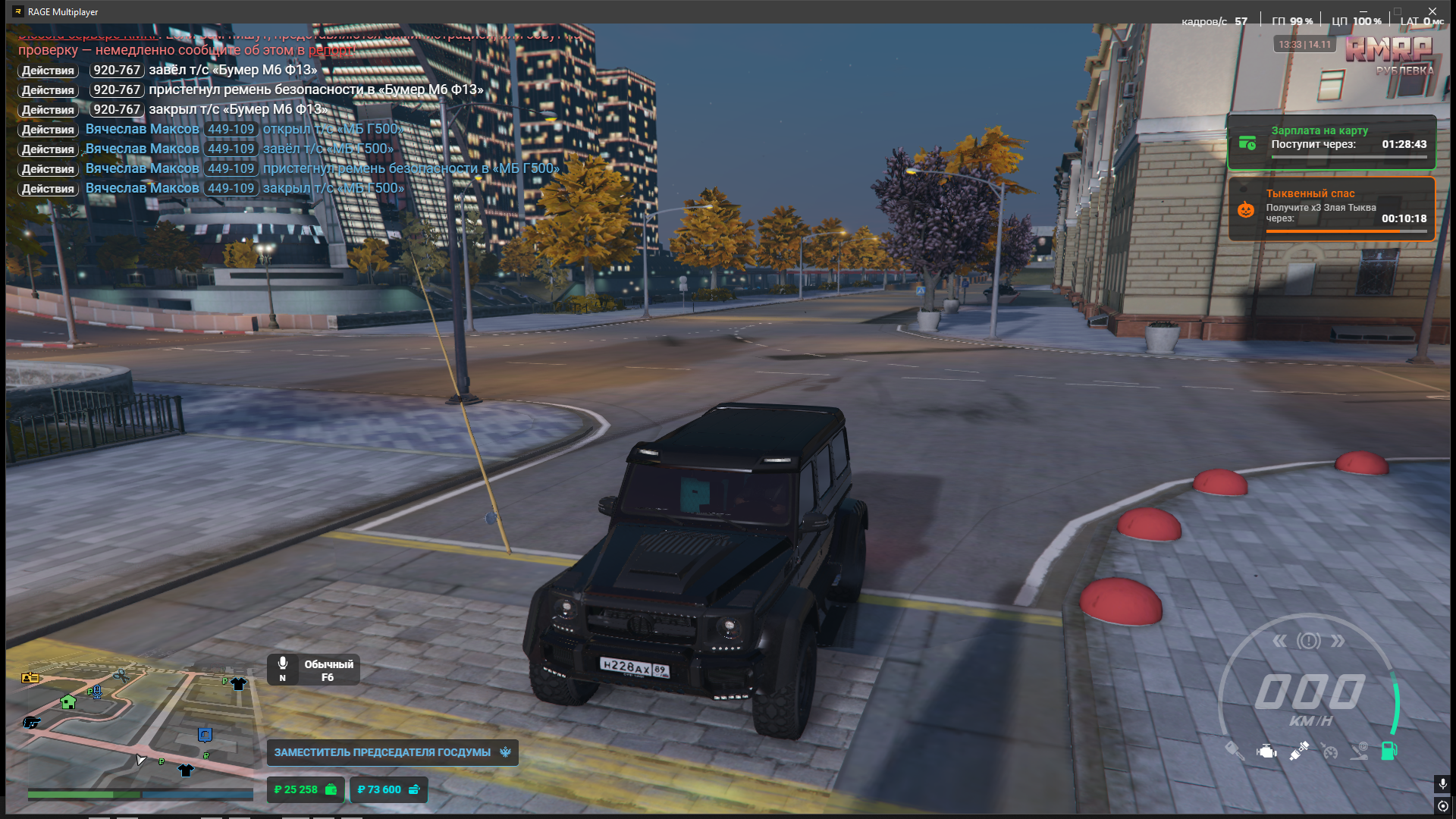Image resolution: width=1456 pixels, height=819 pixels.
Task: Minimize the RAGE Multiplayer window
Action: click(x=1363, y=11)
